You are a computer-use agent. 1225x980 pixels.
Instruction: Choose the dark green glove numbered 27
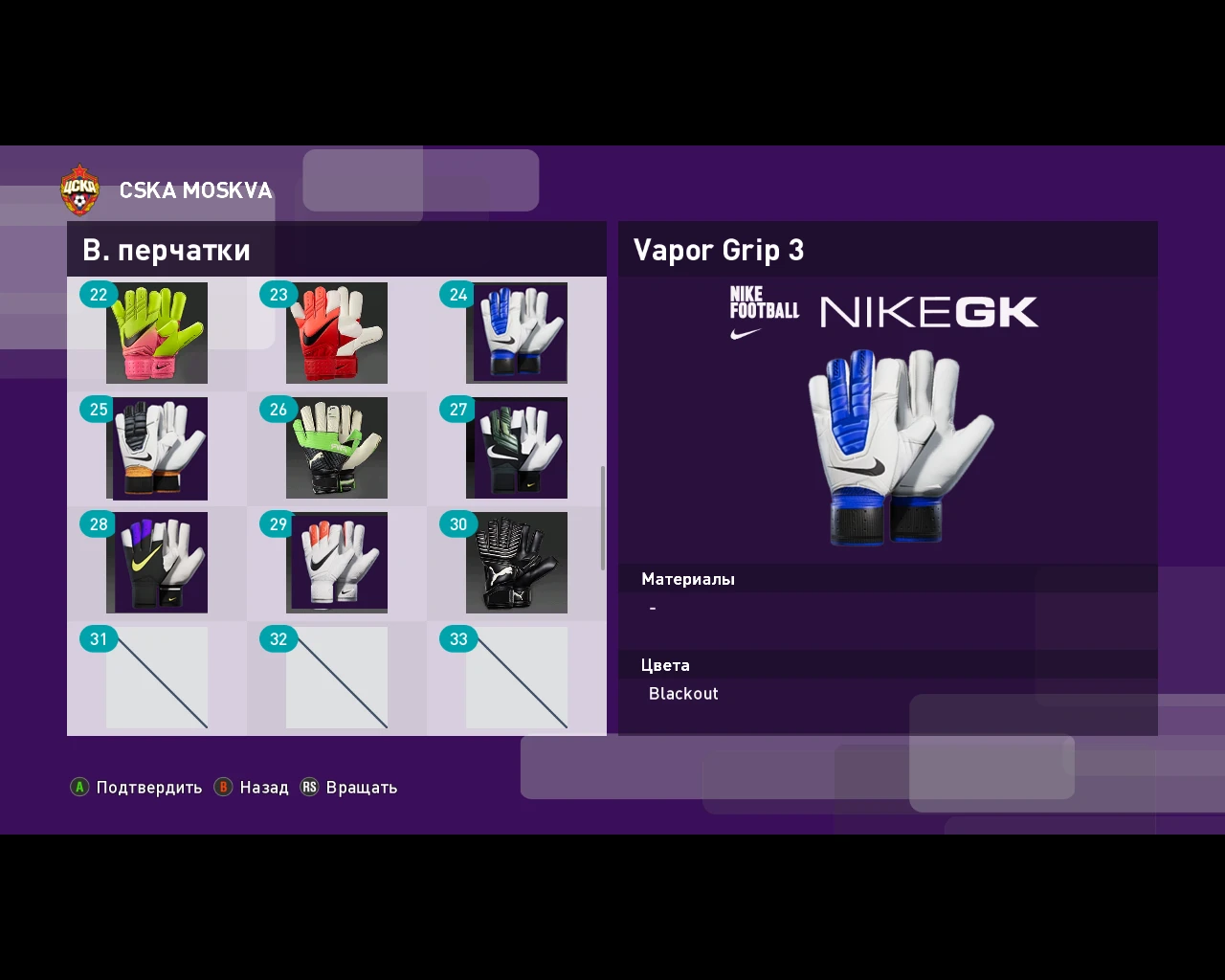[x=517, y=448]
